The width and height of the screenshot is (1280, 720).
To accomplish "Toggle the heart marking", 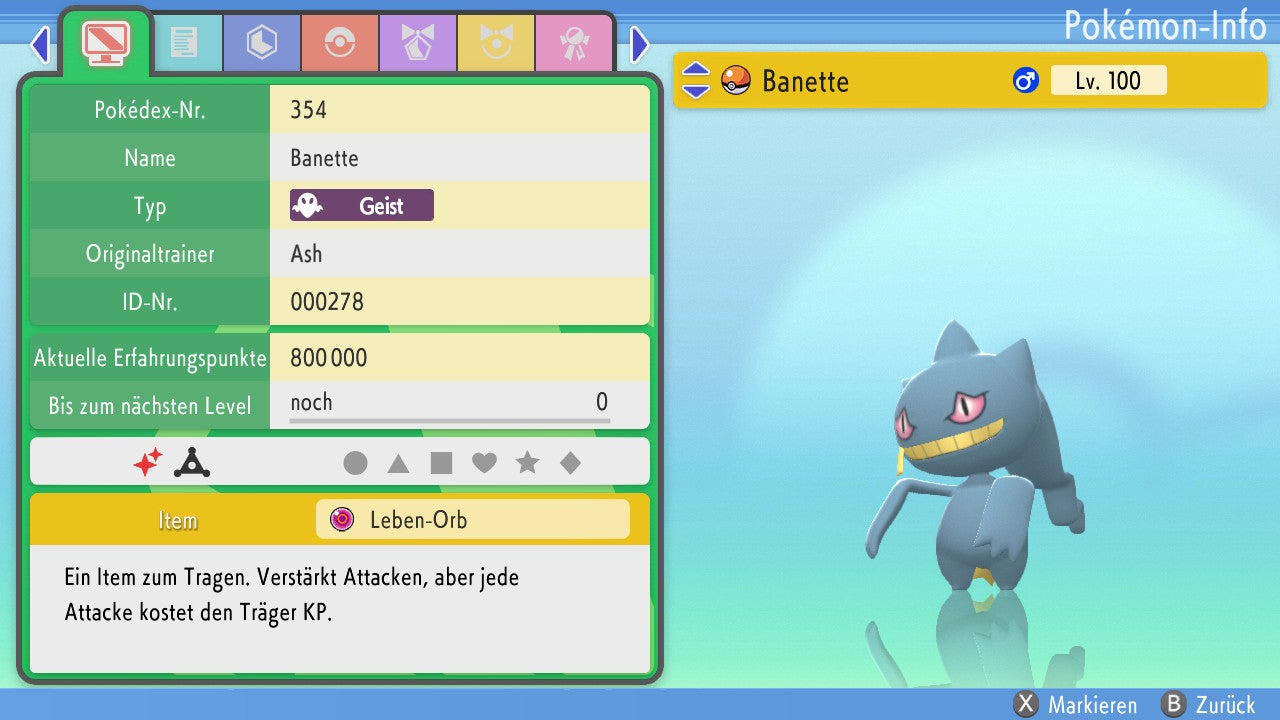I will tap(484, 463).
